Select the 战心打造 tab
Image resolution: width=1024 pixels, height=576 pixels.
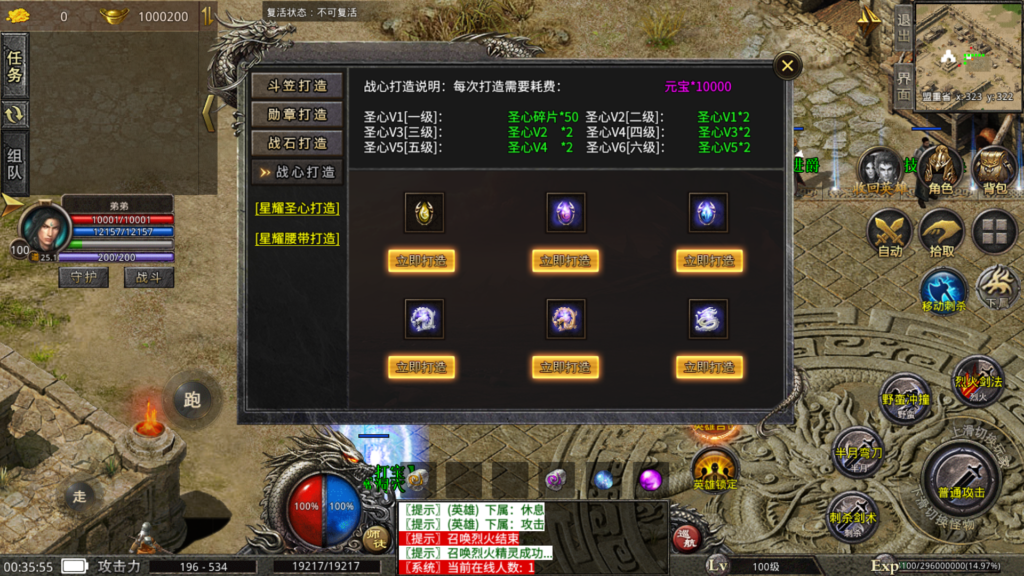coord(296,172)
